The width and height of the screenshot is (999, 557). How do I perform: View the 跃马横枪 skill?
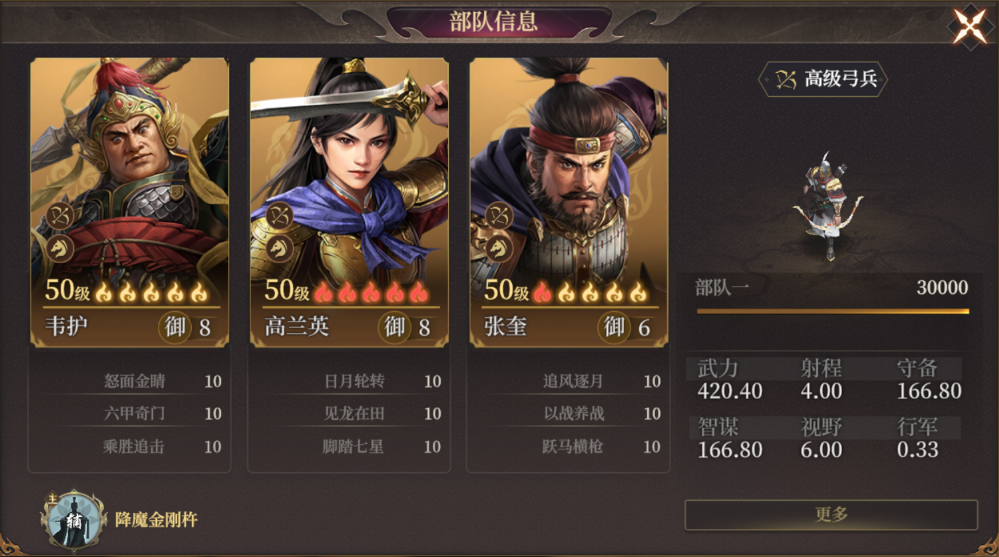[x=575, y=447]
